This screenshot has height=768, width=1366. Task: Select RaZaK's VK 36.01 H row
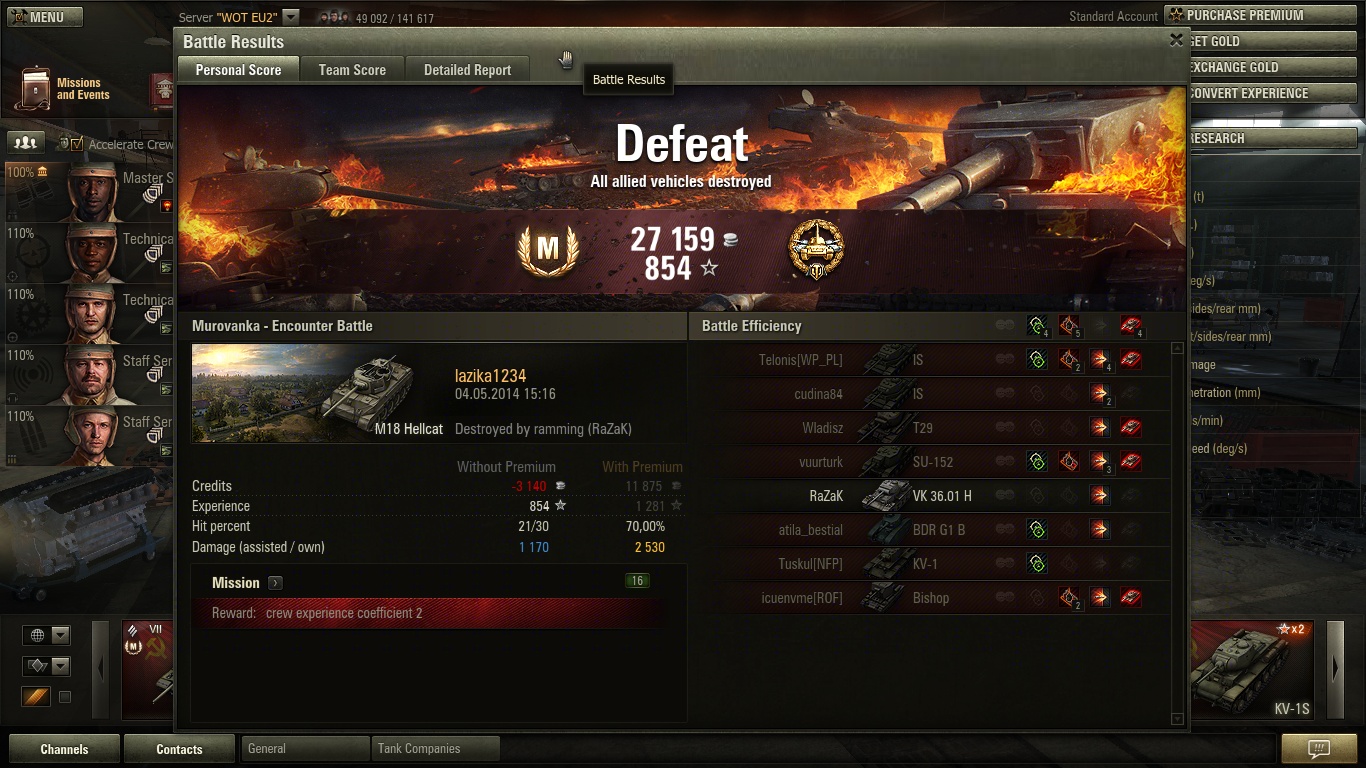[928, 495]
